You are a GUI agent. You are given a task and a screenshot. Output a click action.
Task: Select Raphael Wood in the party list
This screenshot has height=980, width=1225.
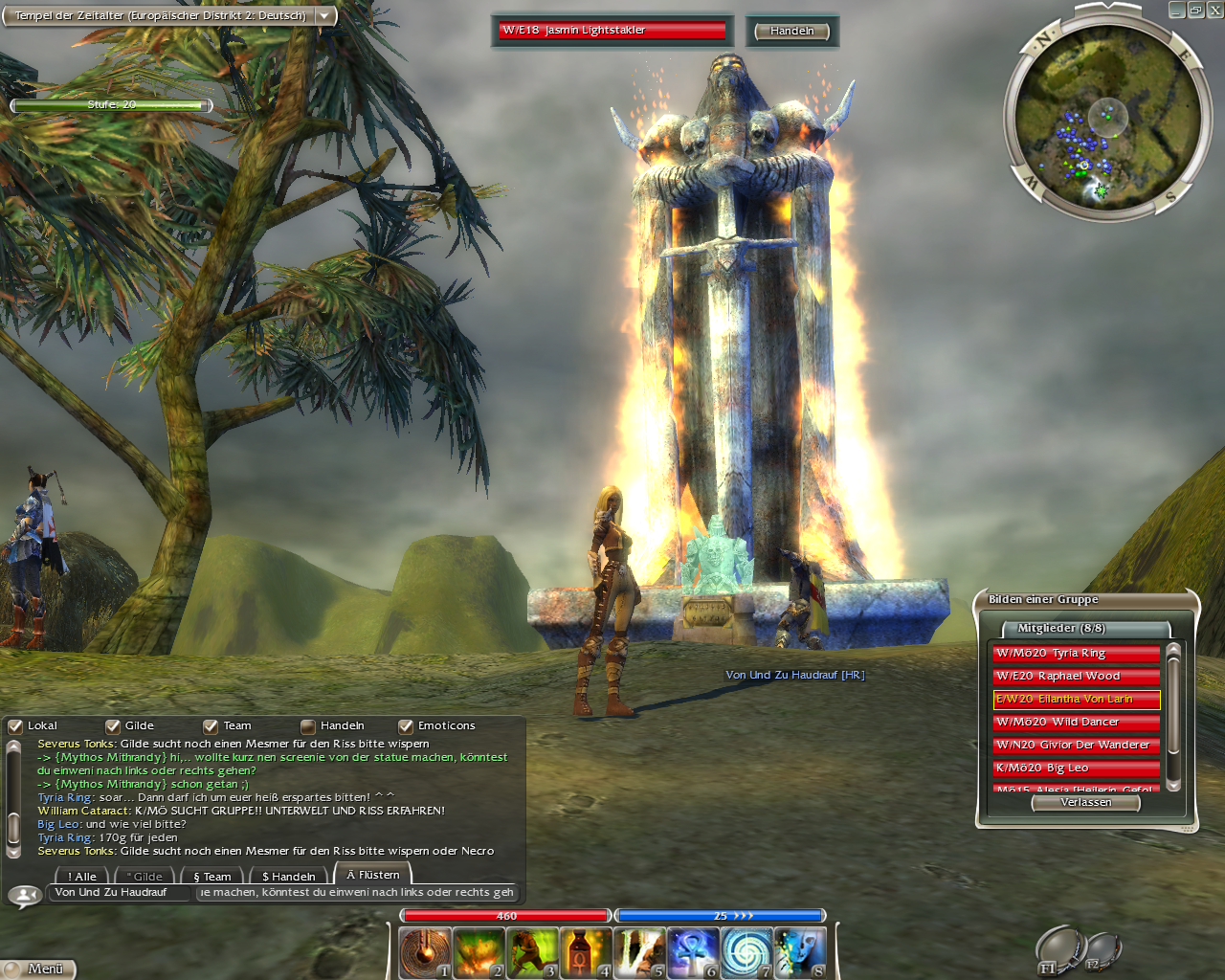click(x=1076, y=677)
